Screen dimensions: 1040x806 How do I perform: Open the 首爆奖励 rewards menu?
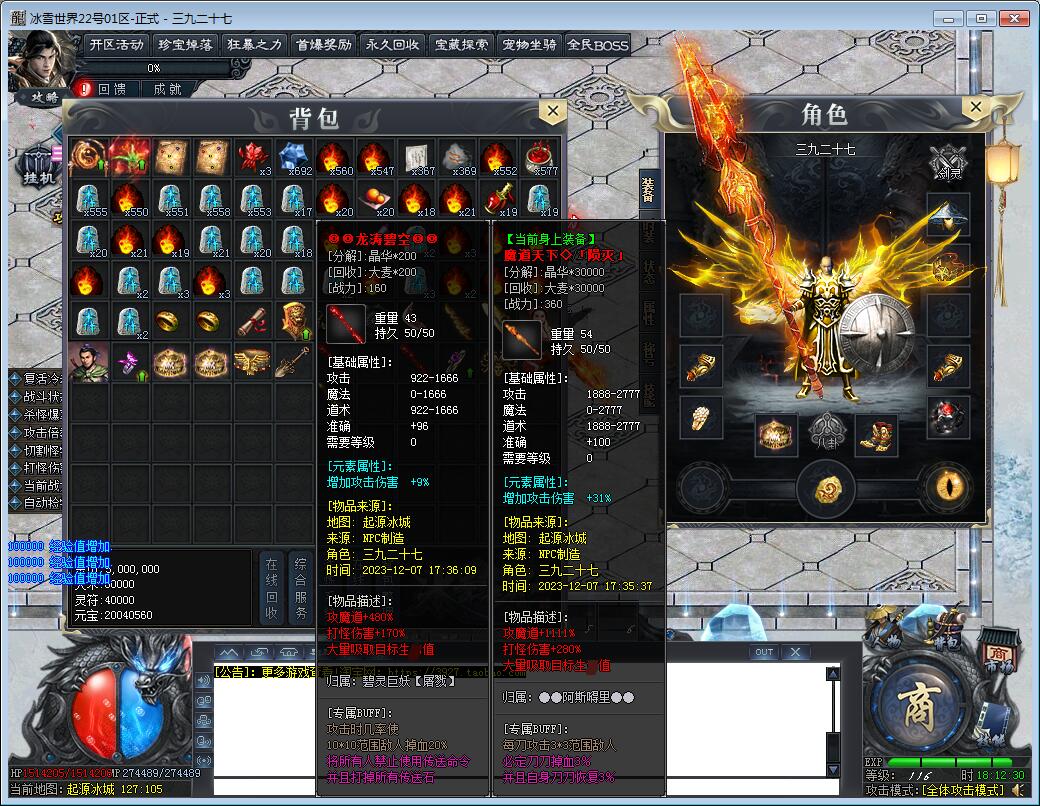pyautogui.click(x=323, y=44)
